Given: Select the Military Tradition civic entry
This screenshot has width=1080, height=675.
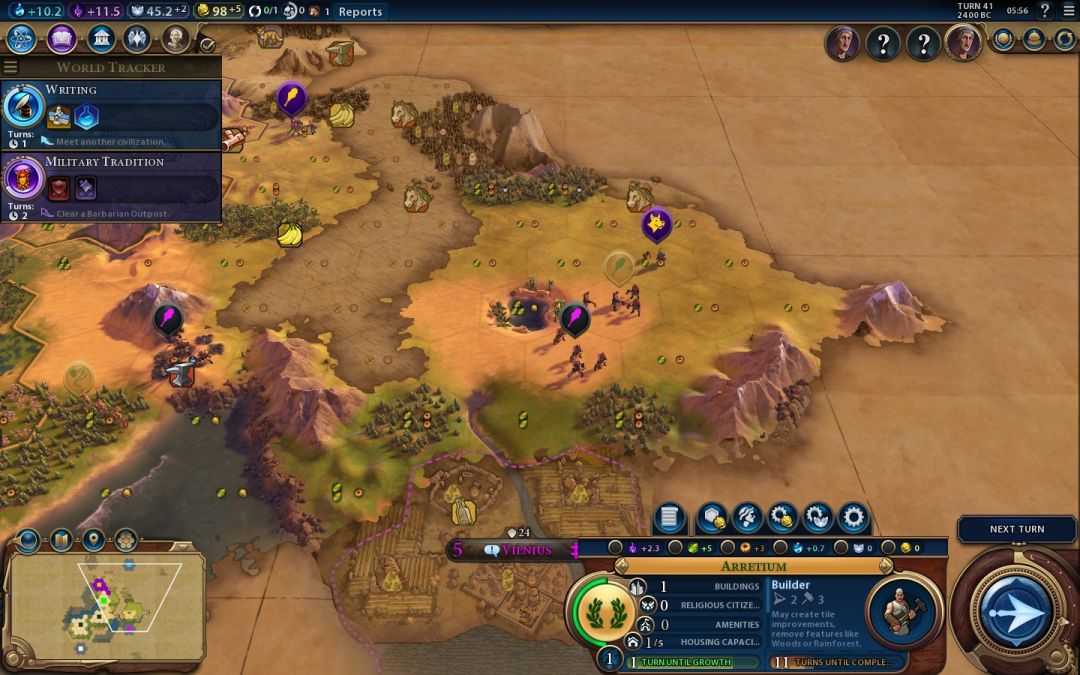Looking at the screenshot, I should click(x=110, y=180).
